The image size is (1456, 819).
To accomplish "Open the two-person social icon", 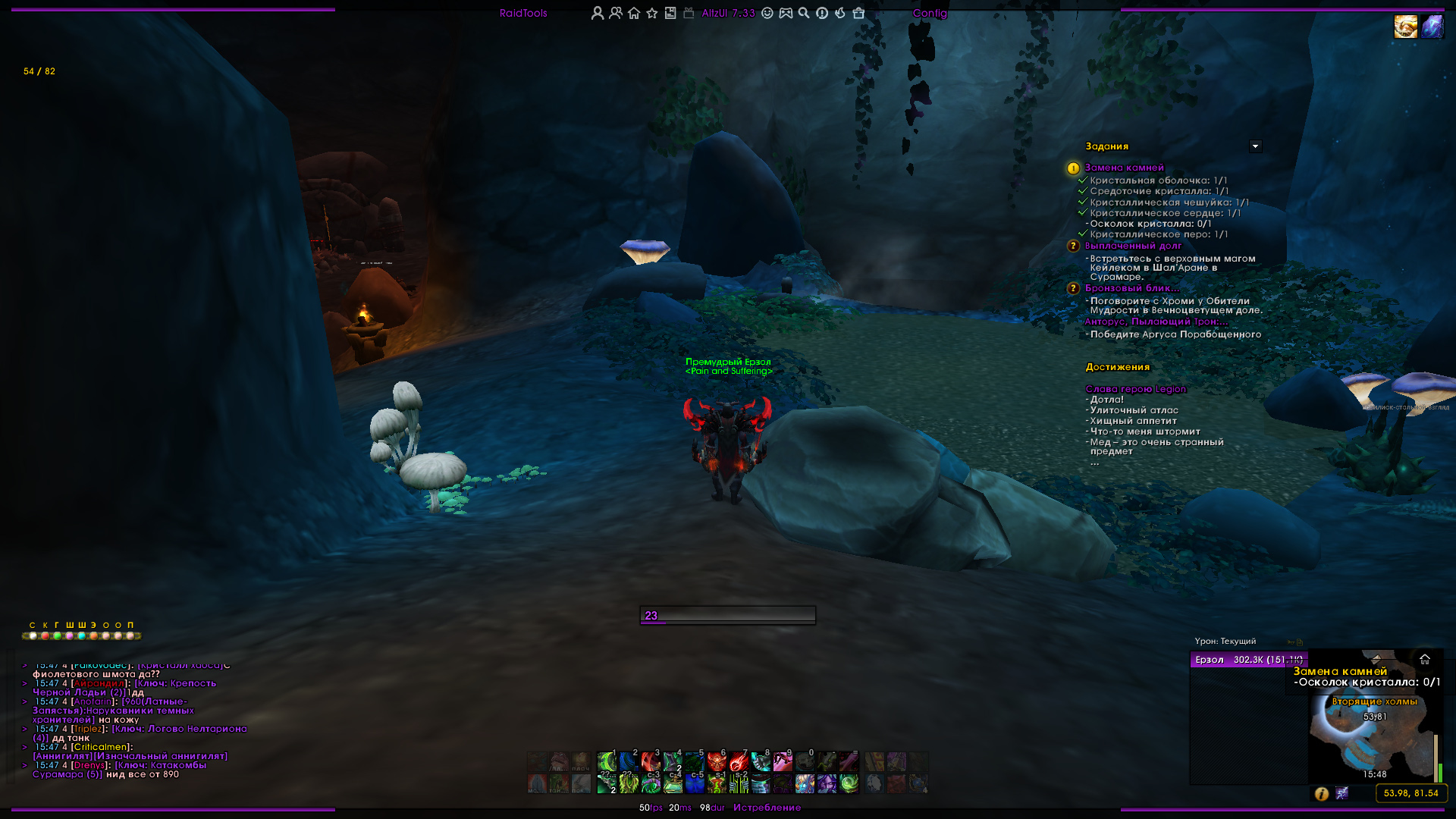I will [616, 13].
